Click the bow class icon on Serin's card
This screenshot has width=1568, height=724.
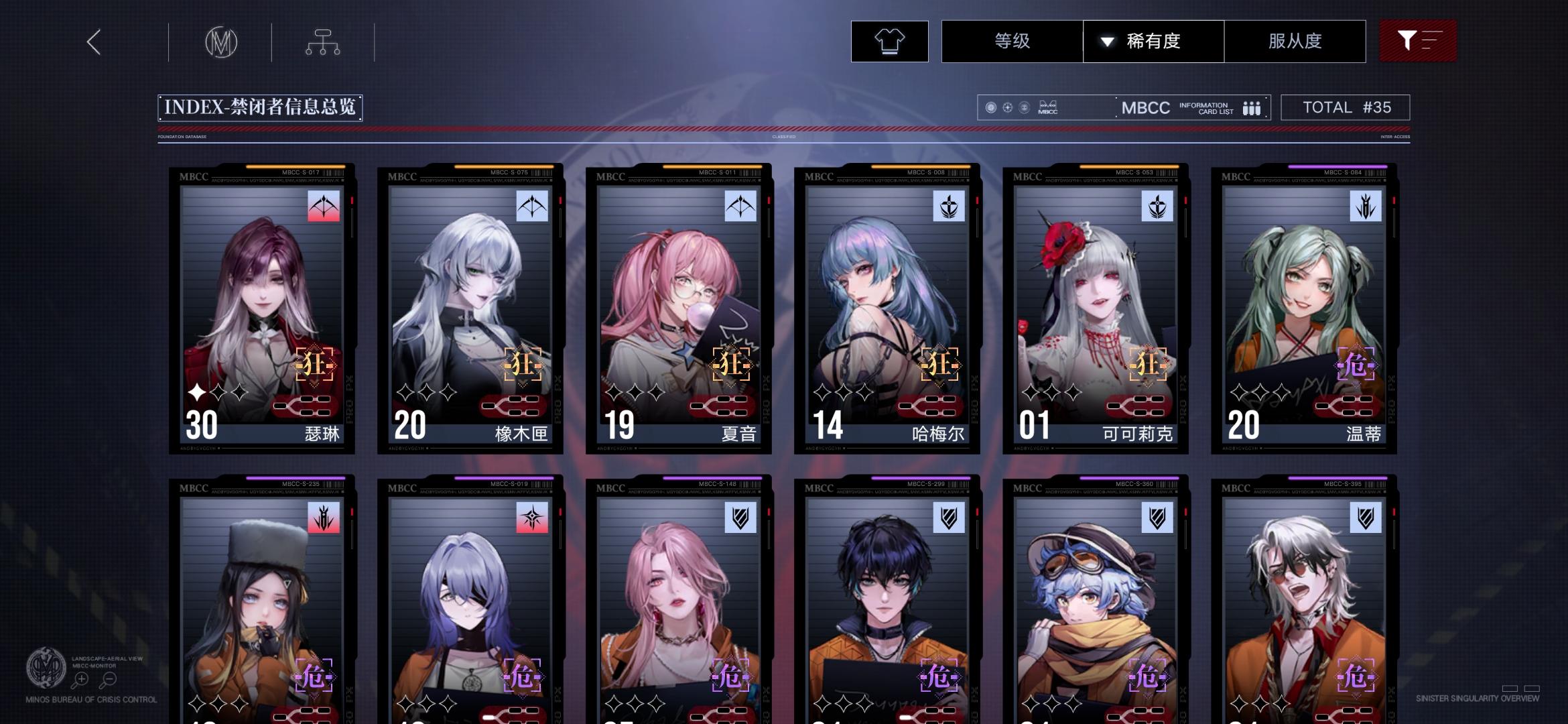click(324, 206)
